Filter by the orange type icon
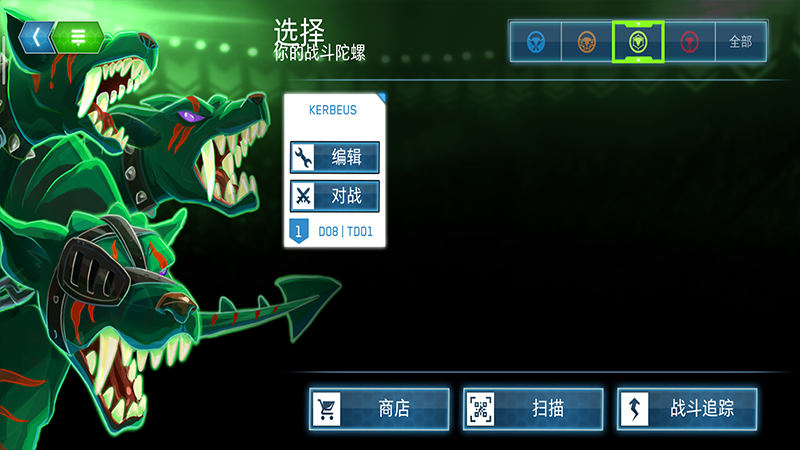Screen dimensions: 800x450 pos(588,42)
